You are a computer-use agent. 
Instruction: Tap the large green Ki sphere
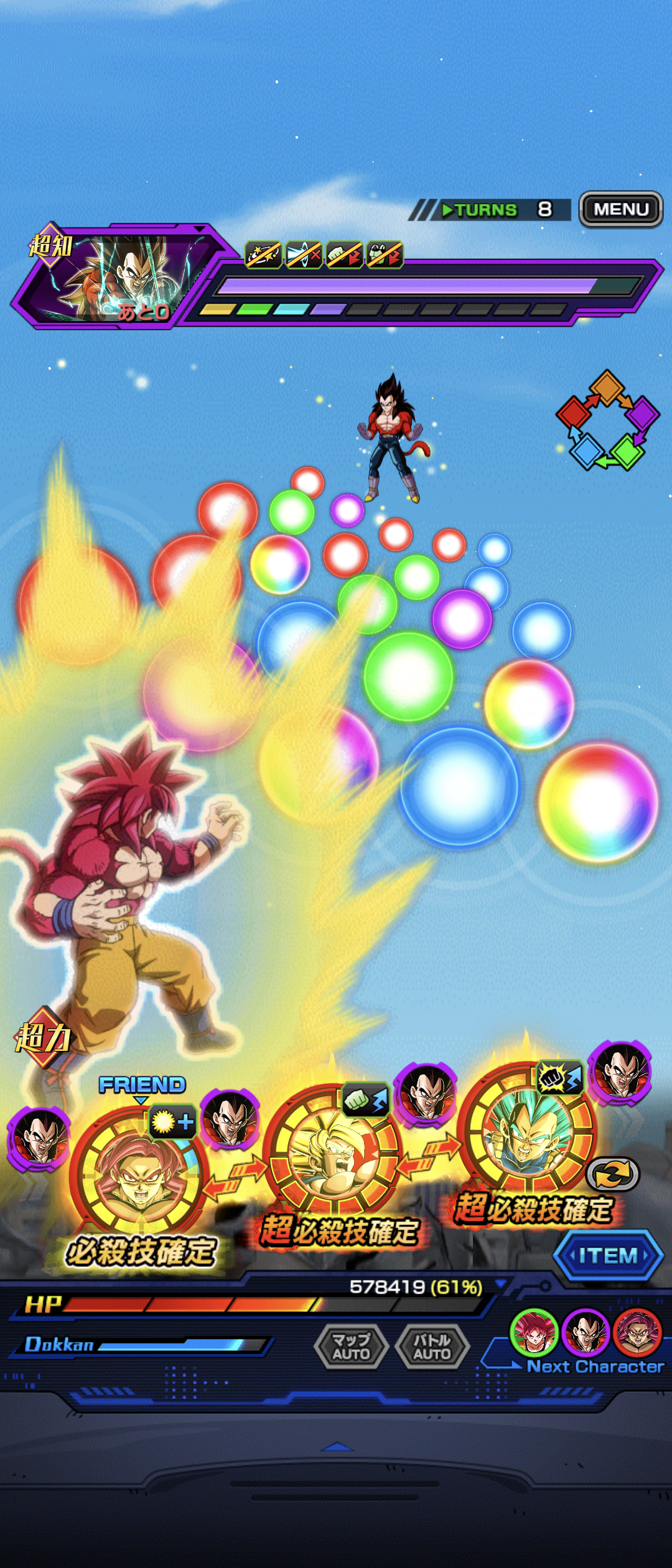click(408, 676)
